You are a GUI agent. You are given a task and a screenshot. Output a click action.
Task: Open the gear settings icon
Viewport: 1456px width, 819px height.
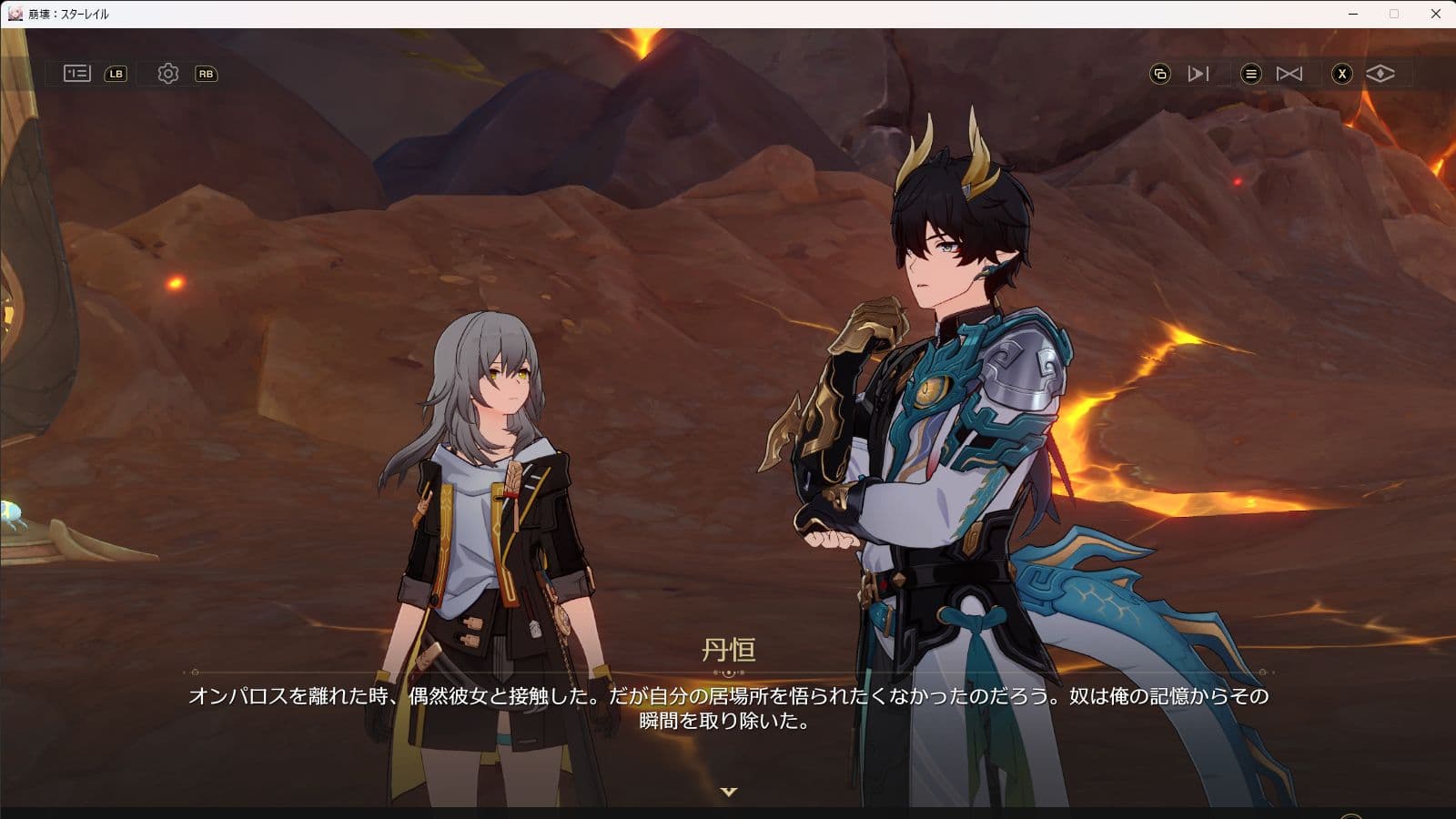point(168,74)
